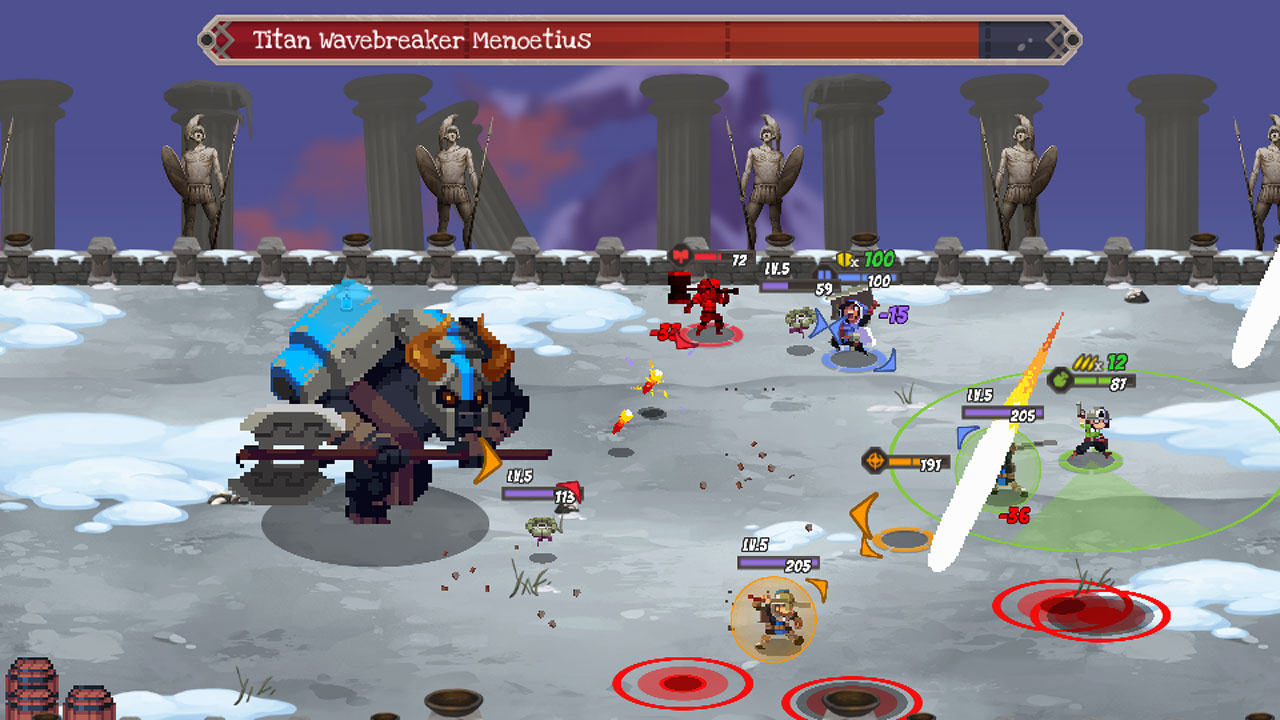Click the green grenade ability icon
This screenshot has height=720, width=1280.
point(1058,380)
